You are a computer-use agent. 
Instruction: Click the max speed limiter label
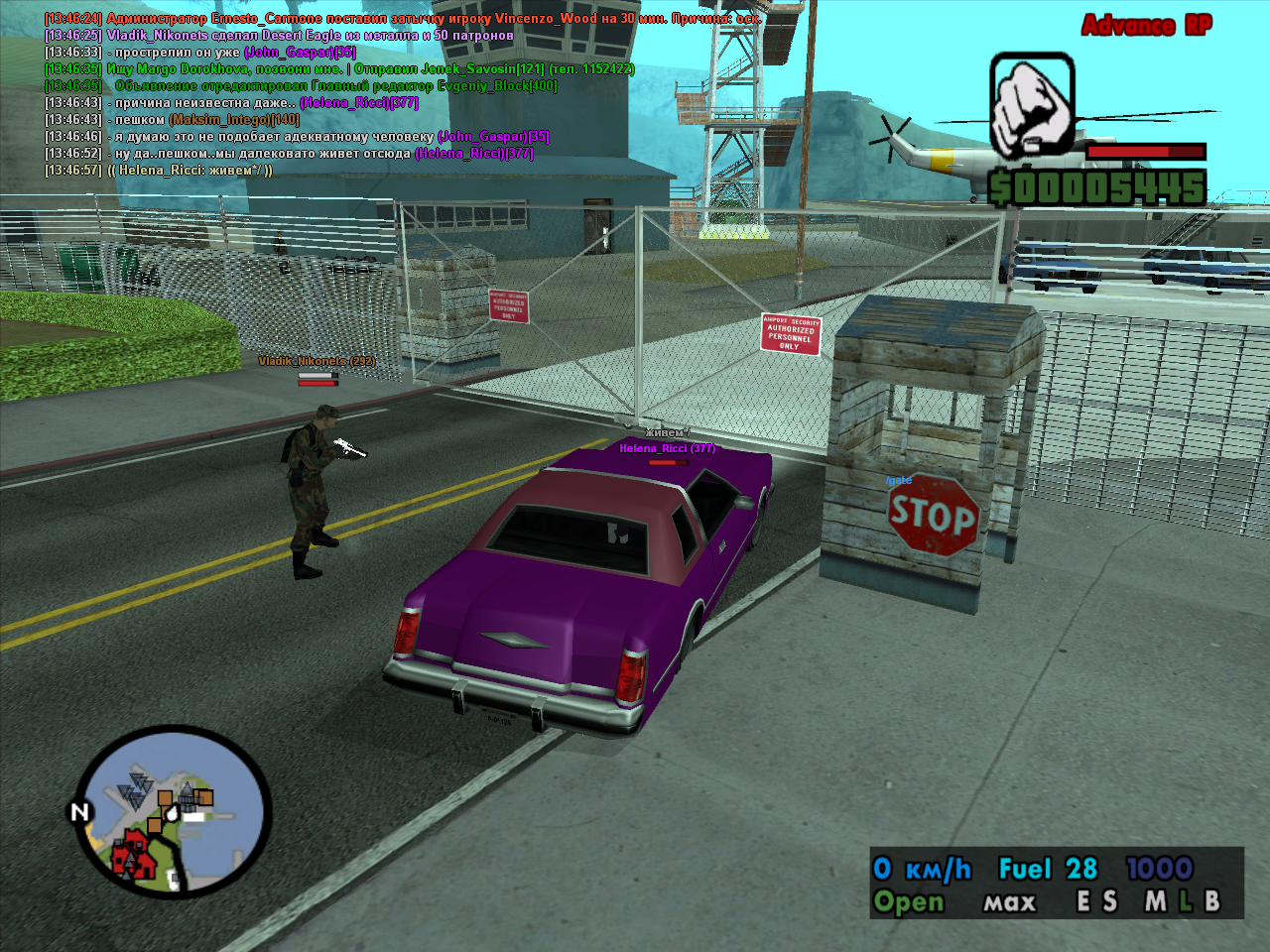[1009, 903]
